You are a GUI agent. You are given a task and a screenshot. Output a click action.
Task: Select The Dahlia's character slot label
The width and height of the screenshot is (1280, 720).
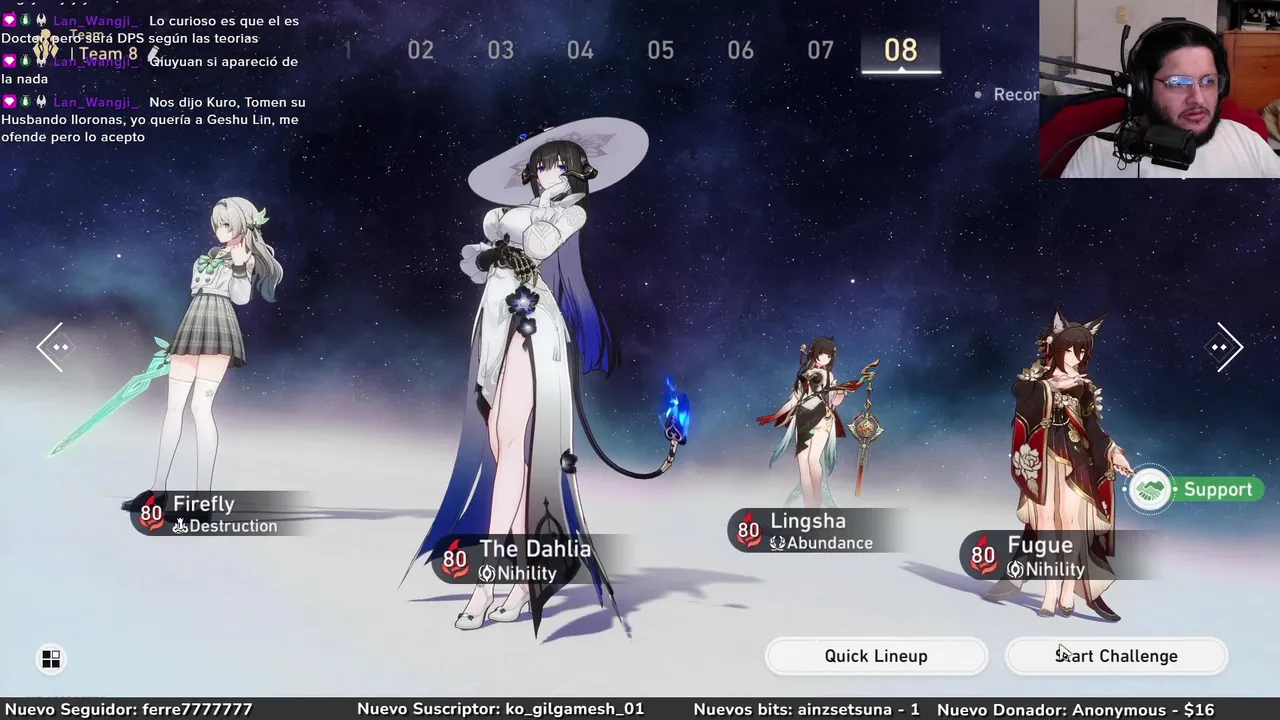tap(520, 560)
